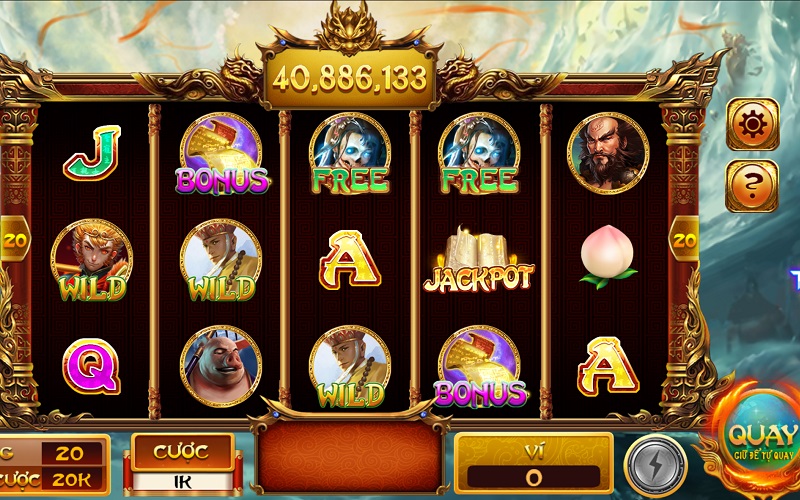Viewport: 800px width, 500px height.
Task: Toggle the lightning bolt turbo spin
Action: pos(655,465)
